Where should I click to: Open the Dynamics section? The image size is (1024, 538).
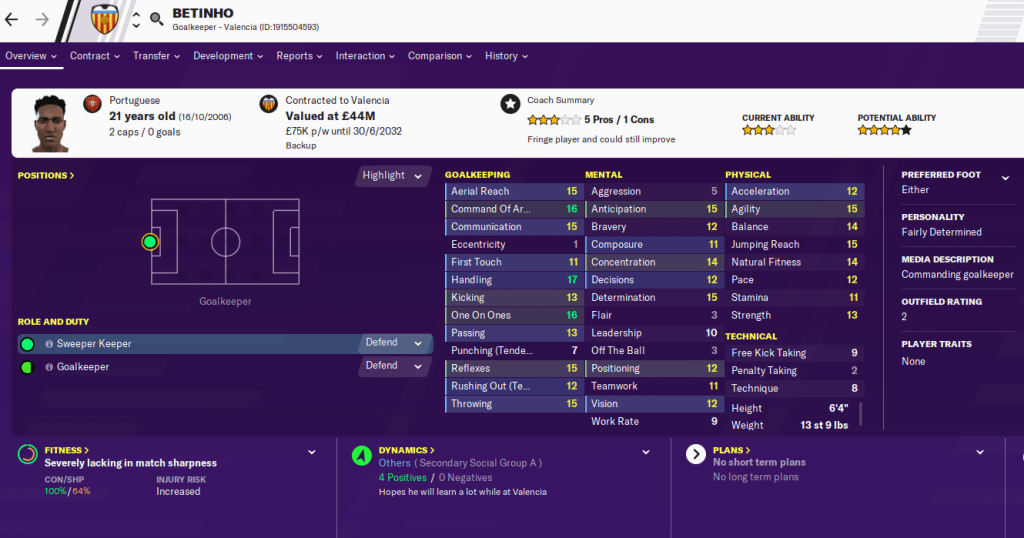407,451
